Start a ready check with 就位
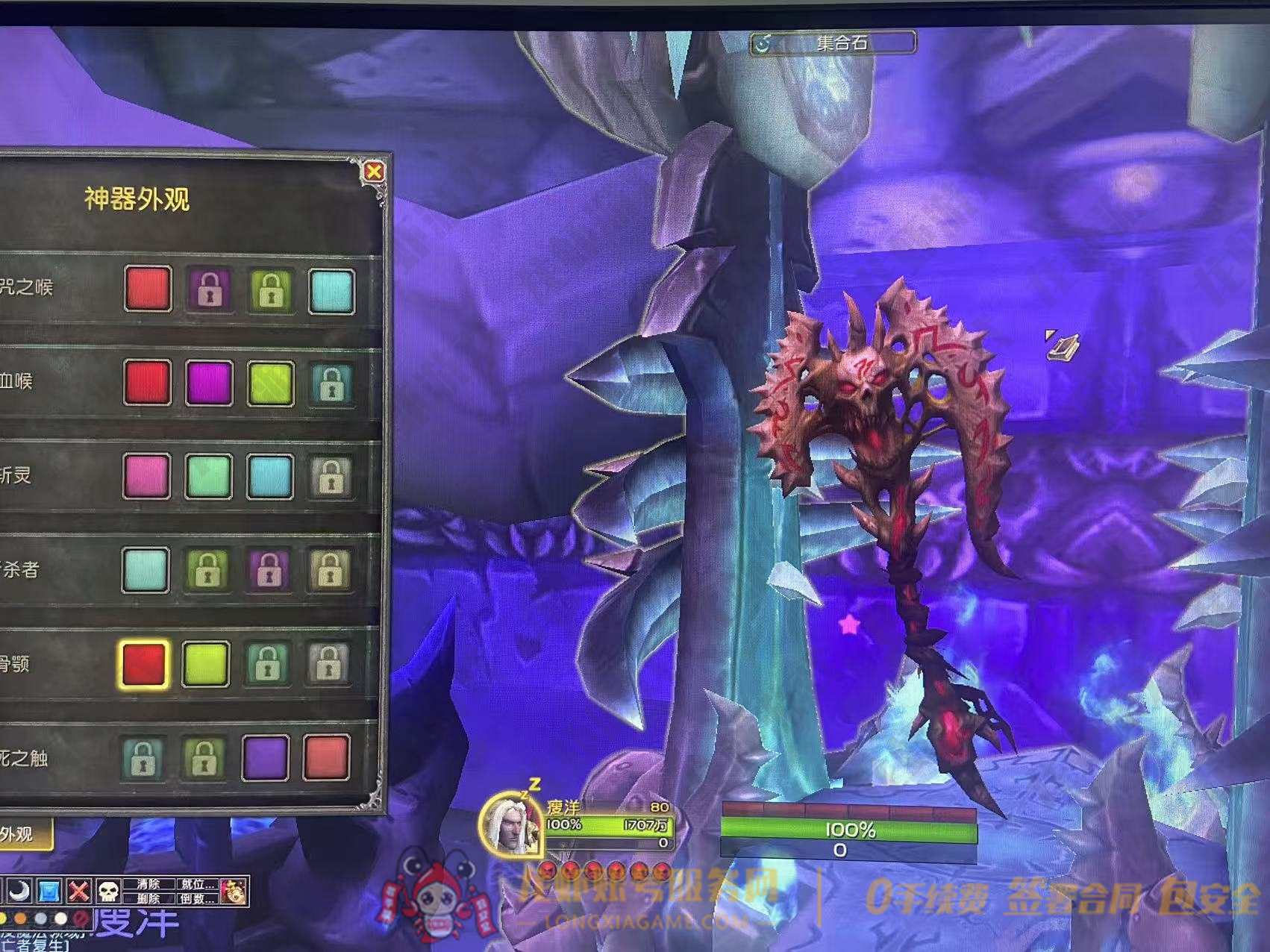1270x952 pixels. (197, 884)
